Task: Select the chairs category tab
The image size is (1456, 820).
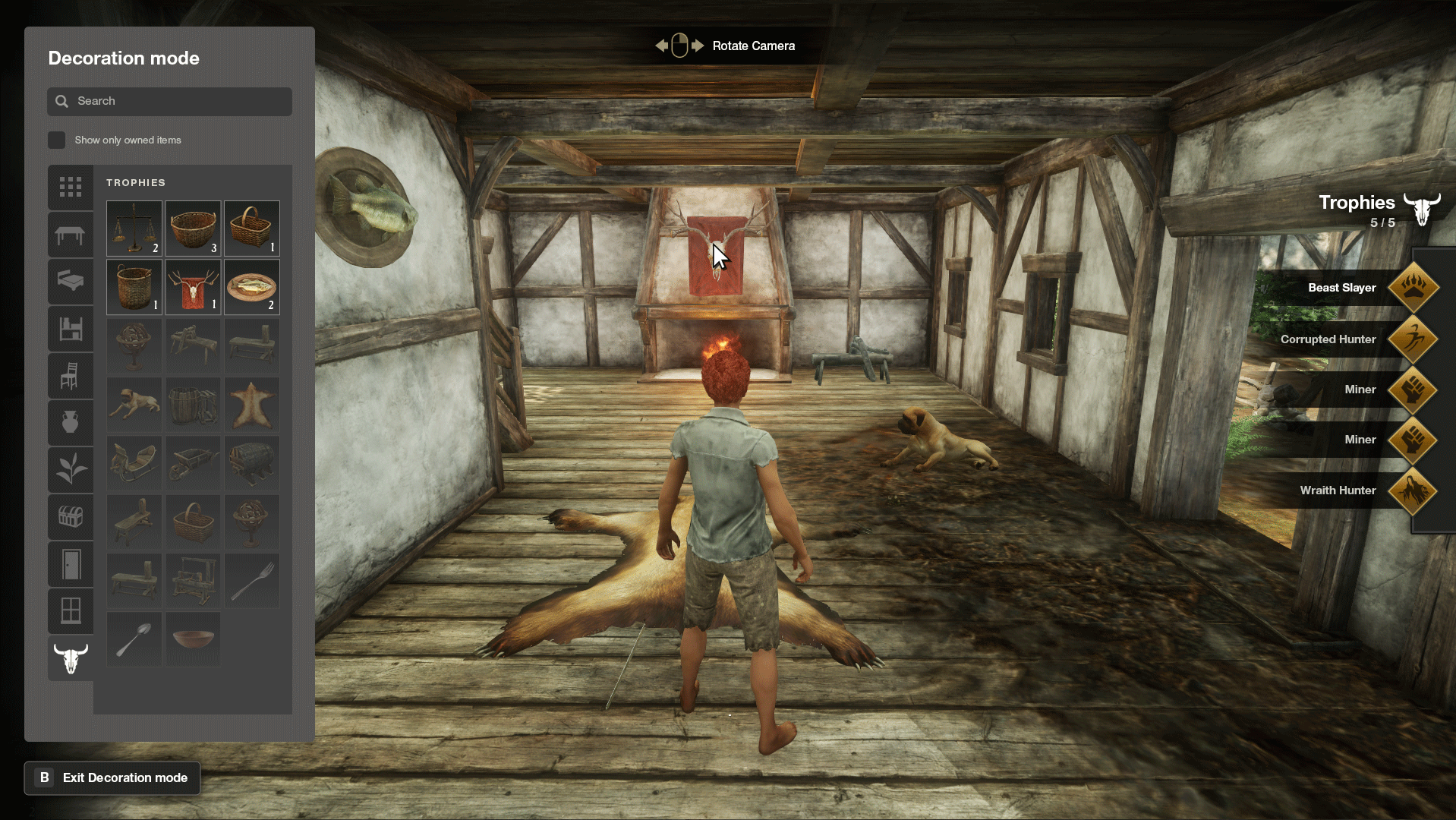Action: [71, 376]
